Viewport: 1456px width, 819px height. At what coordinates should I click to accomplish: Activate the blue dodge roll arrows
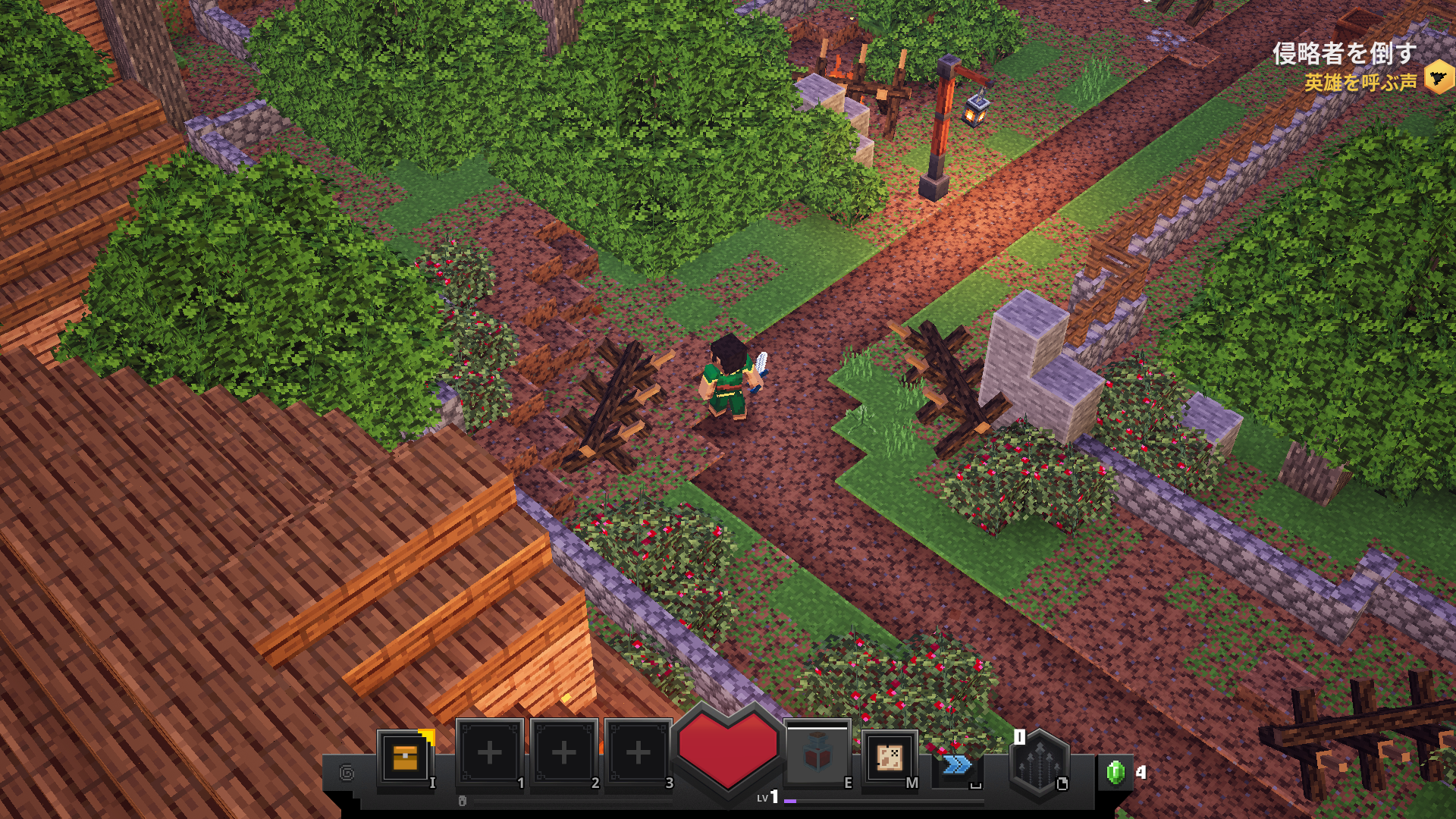pos(956,764)
